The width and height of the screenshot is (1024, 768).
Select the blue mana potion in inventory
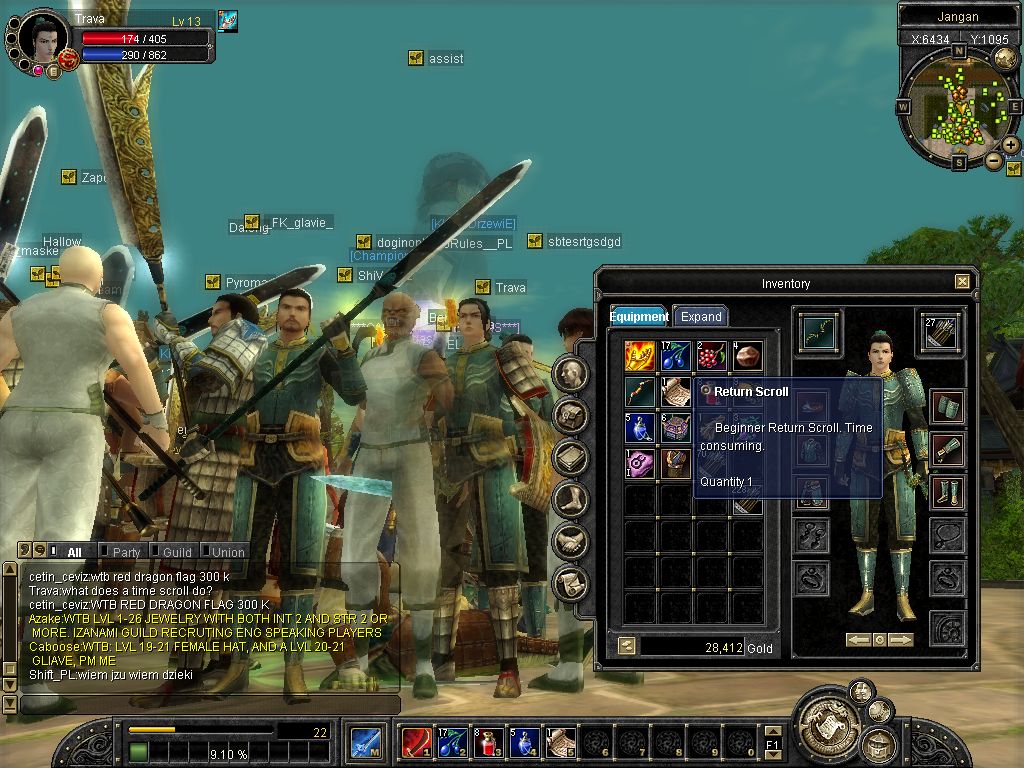(640, 427)
